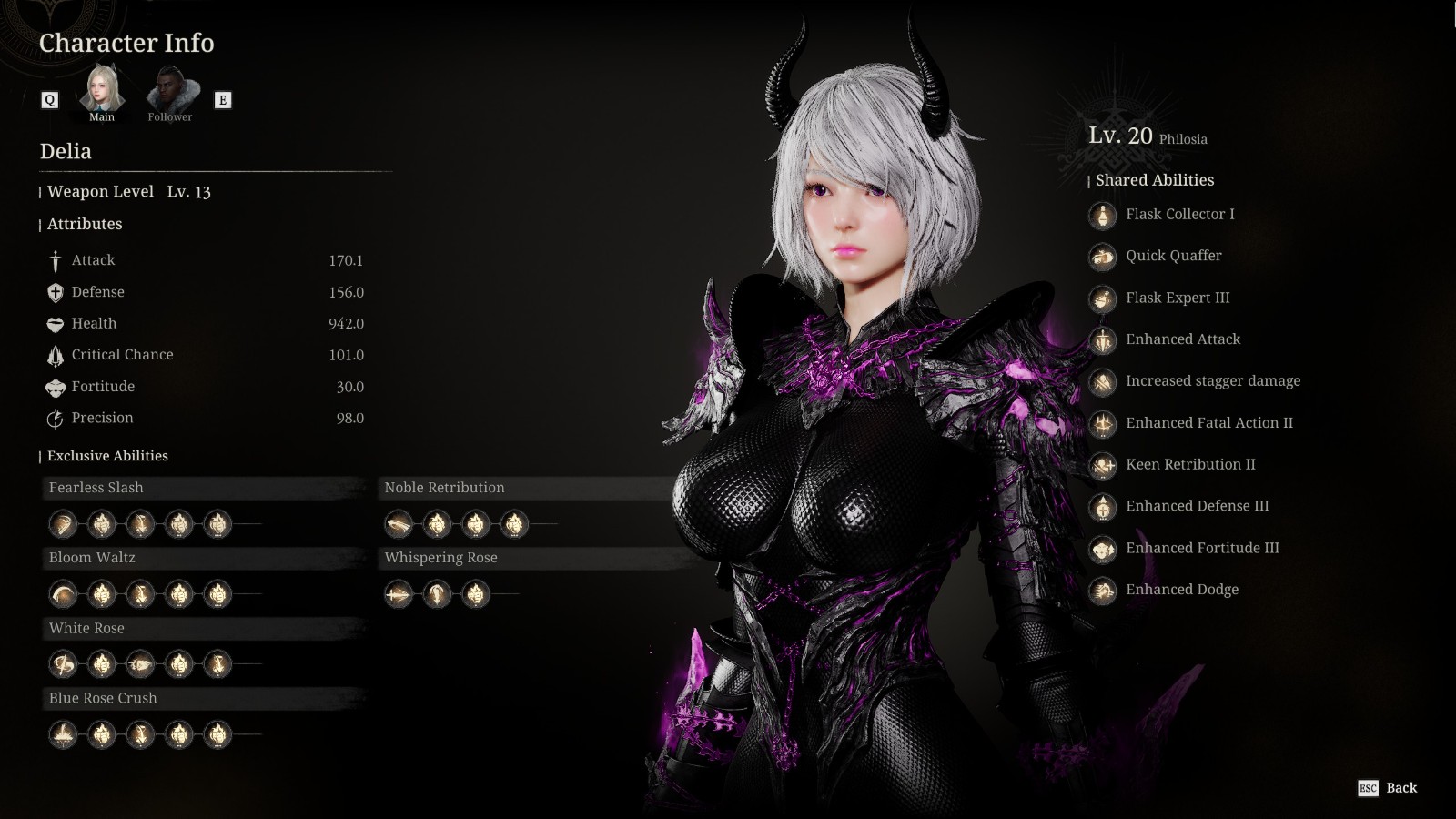Select the first Blue Rose Crush icon
1456x819 pixels.
(63, 734)
